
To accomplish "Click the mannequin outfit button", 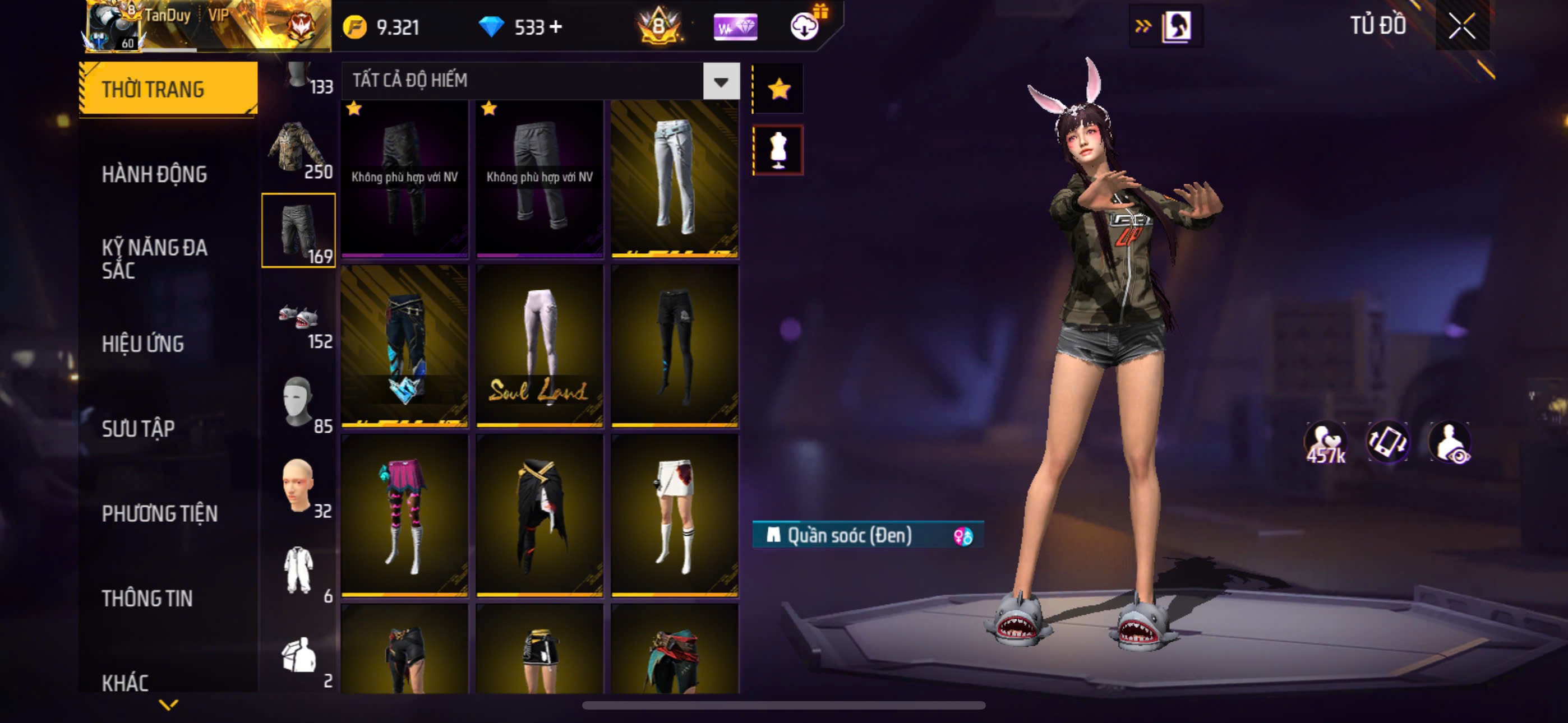I will click(778, 150).
